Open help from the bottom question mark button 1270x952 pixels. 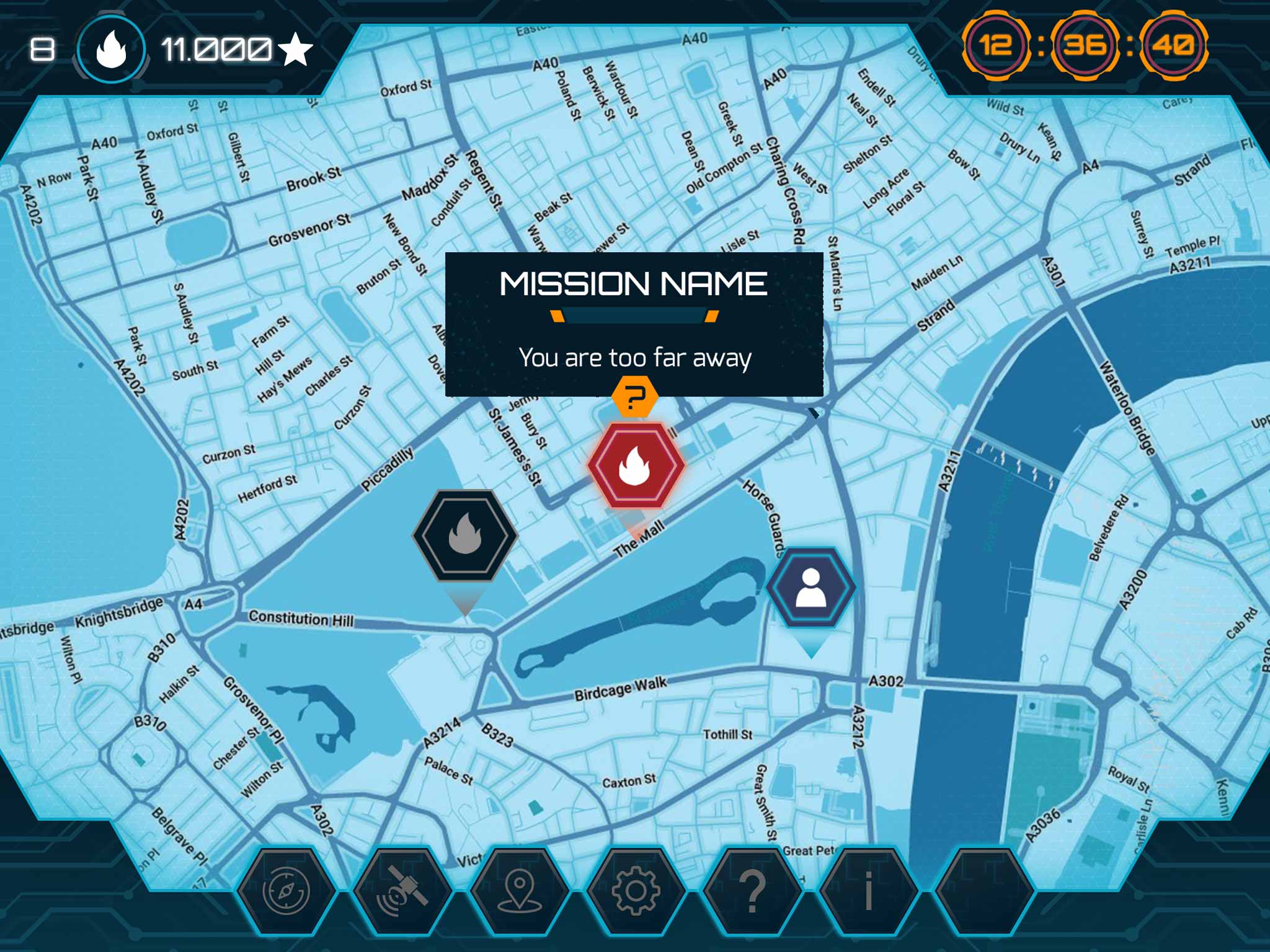click(x=752, y=891)
